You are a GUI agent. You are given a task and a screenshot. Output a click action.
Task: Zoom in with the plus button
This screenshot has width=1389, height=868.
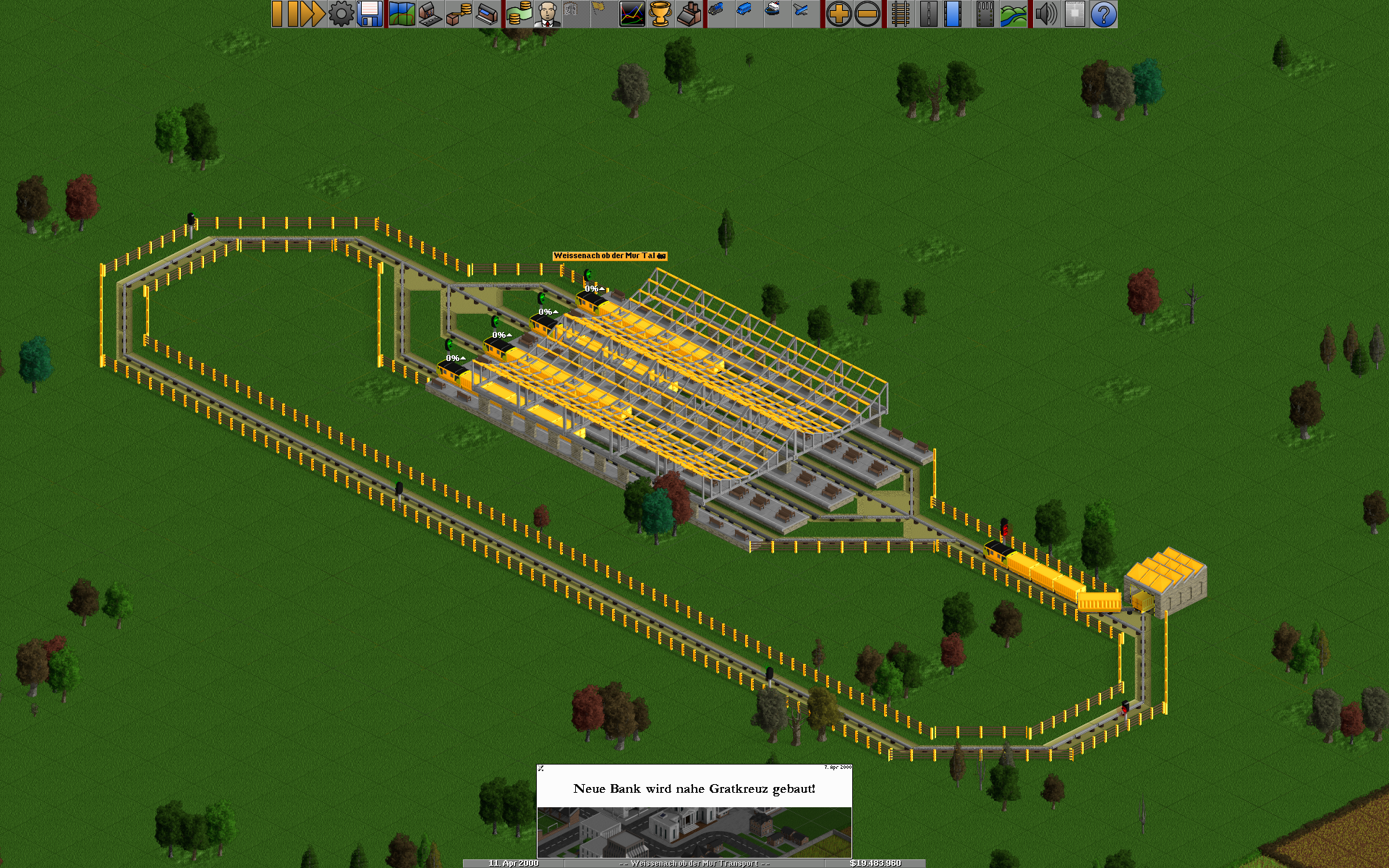click(839, 14)
